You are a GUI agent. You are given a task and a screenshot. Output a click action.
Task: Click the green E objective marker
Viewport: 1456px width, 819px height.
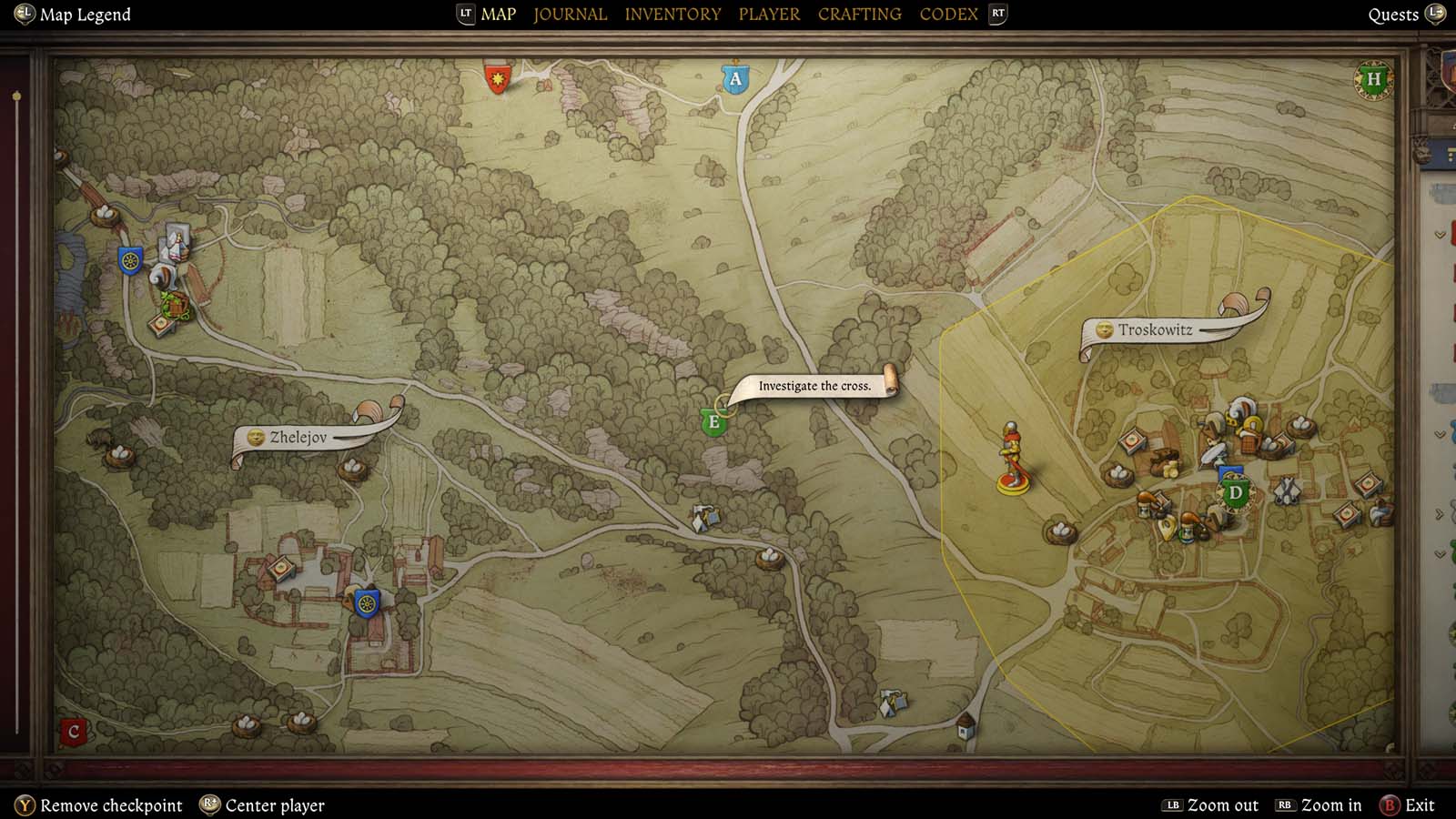(x=714, y=420)
